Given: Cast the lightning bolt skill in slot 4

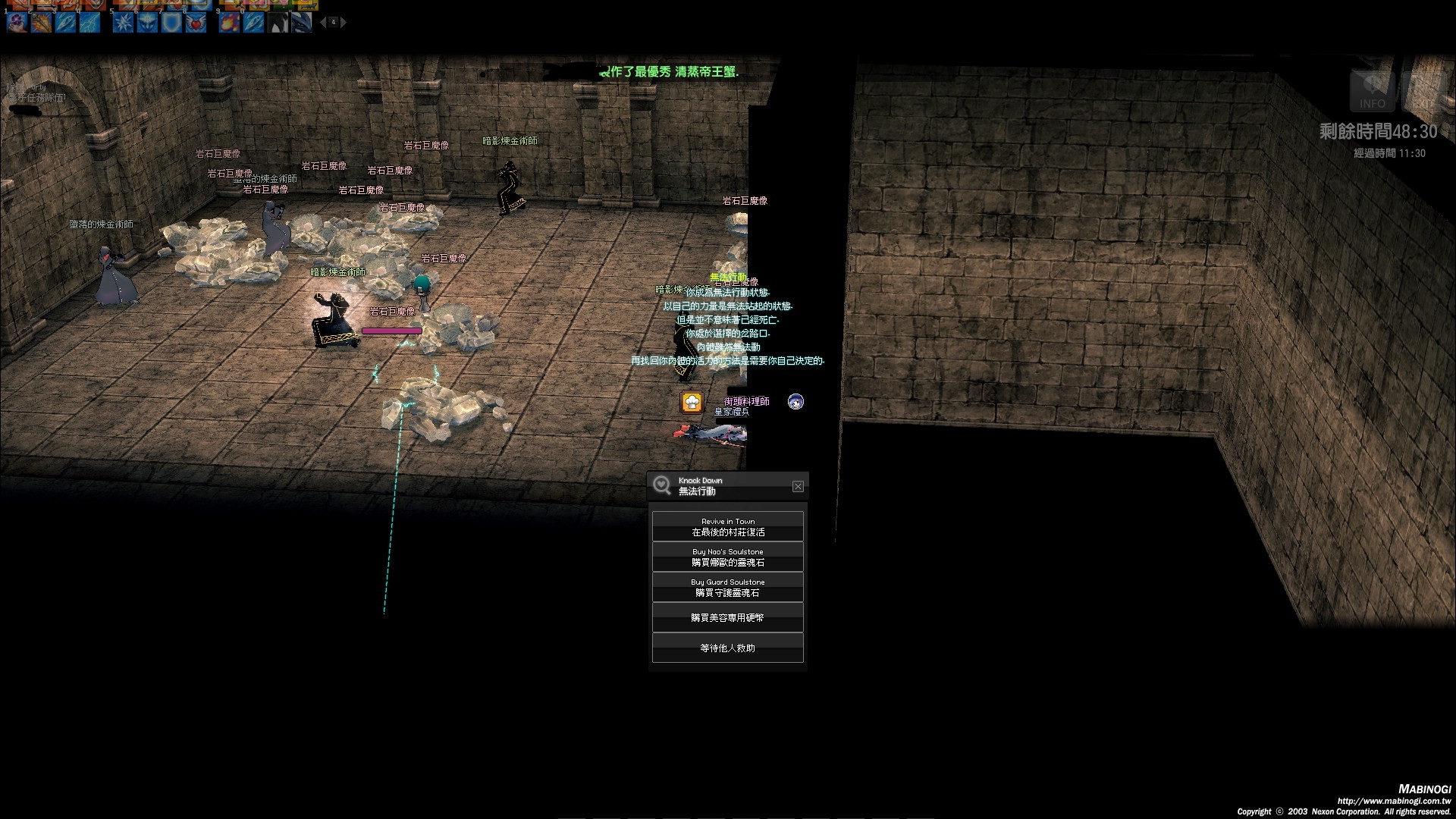Looking at the screenshot, I should [89, 23].
